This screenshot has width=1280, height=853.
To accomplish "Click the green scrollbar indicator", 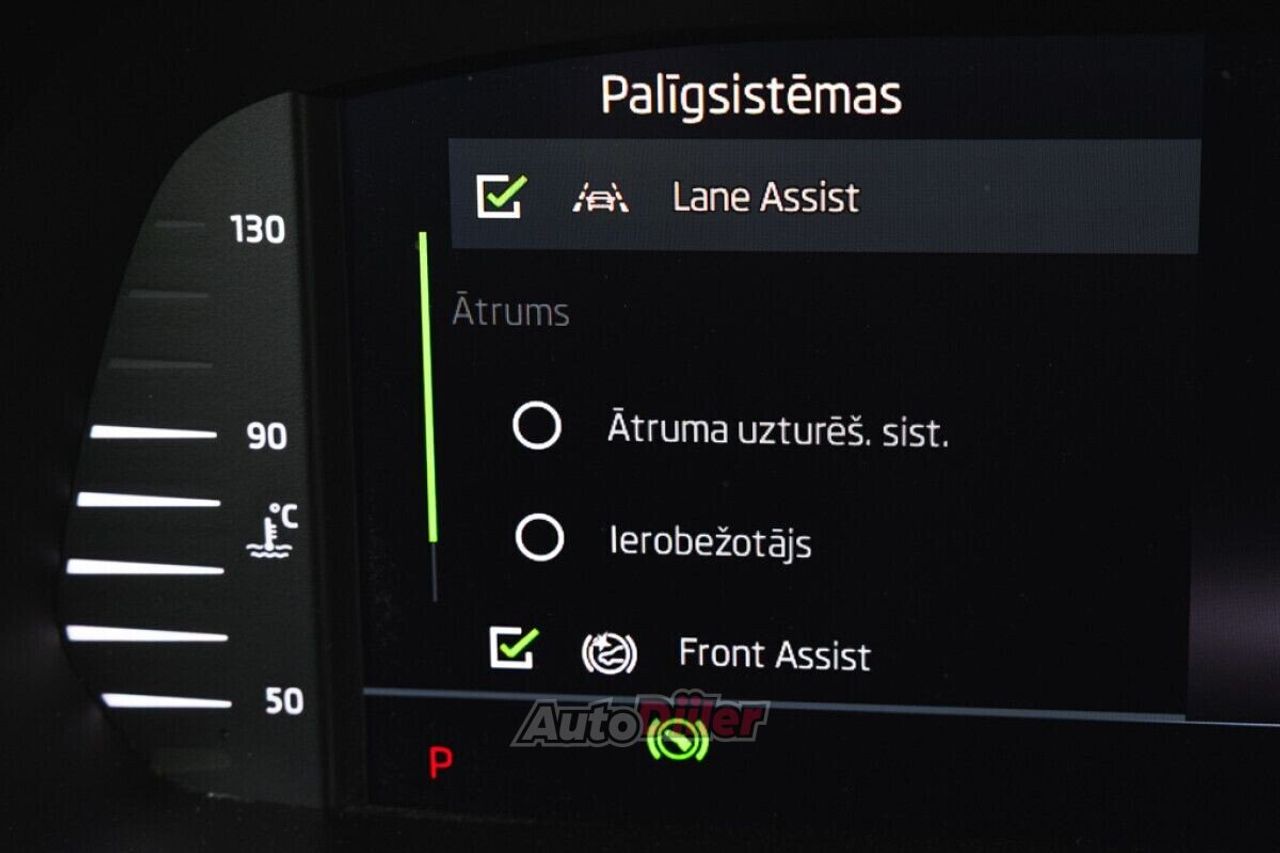I will pyautogui.click(x=429, y=388).
